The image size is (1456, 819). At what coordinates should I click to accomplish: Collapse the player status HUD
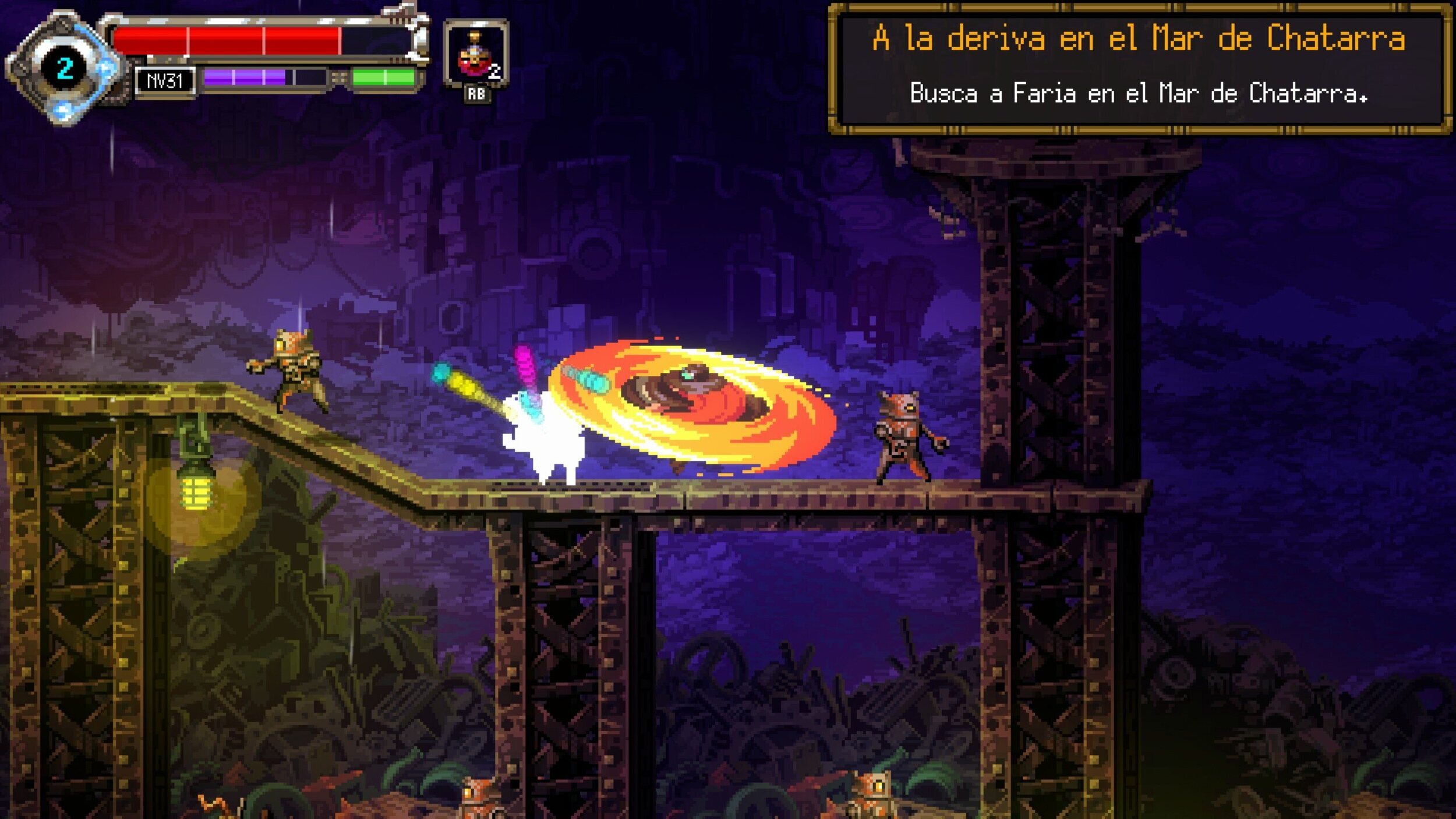(233, 55)
